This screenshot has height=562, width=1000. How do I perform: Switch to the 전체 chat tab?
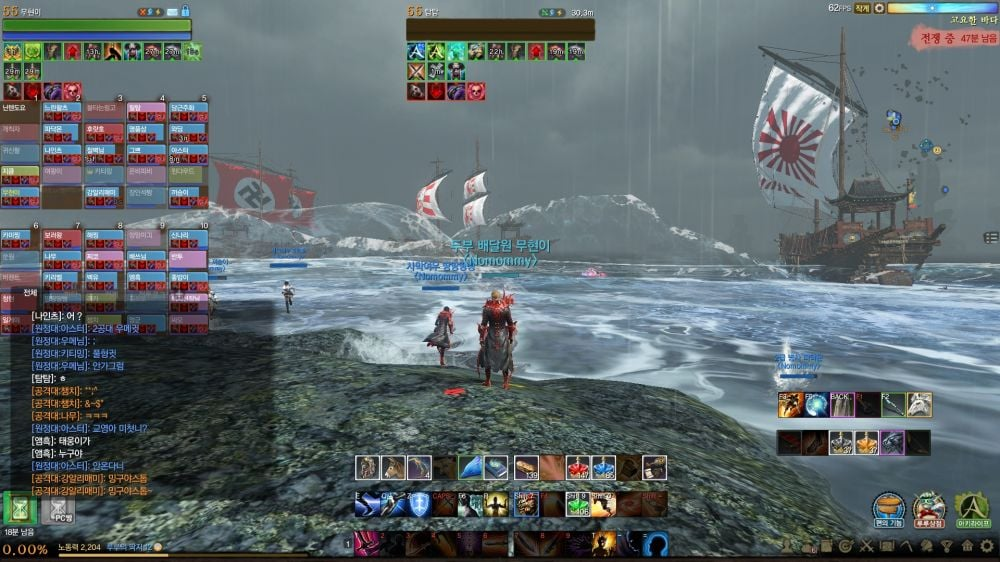(x=29, y=293)
